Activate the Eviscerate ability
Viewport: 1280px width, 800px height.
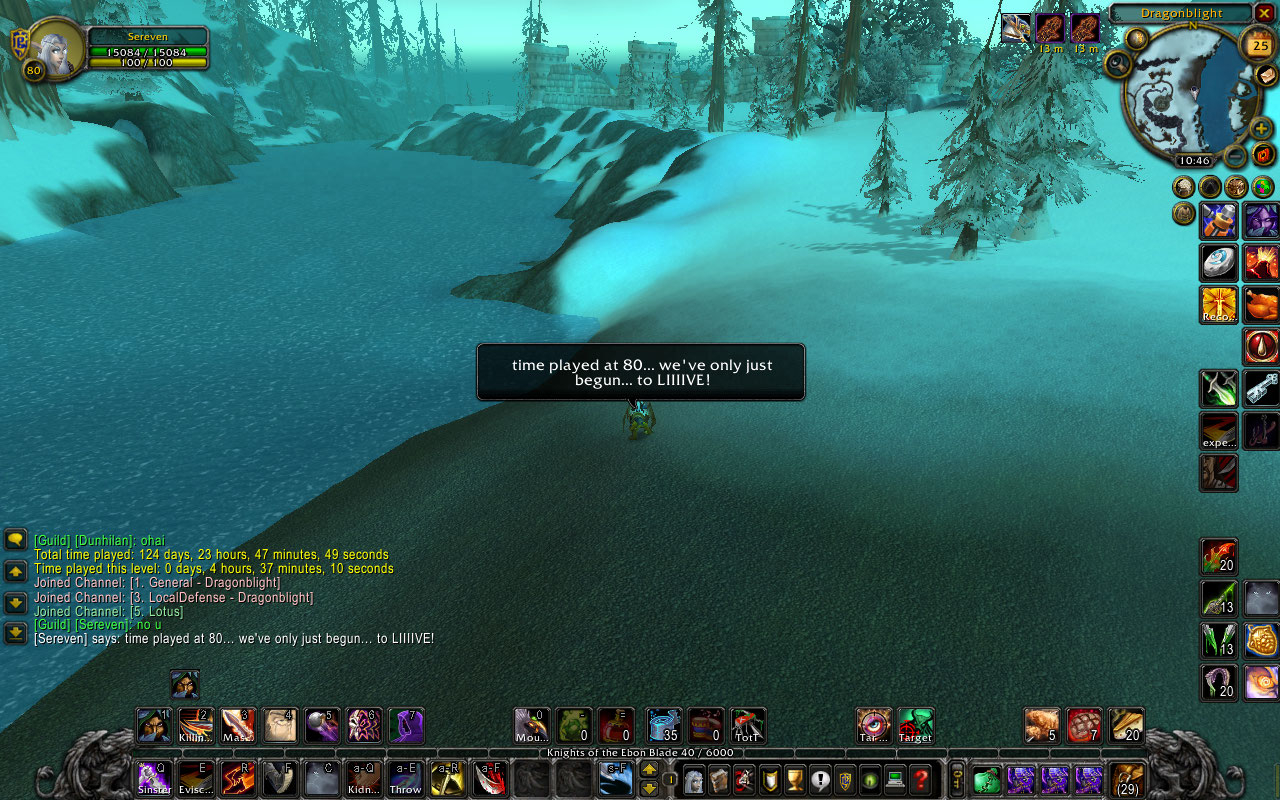[196, 778]
